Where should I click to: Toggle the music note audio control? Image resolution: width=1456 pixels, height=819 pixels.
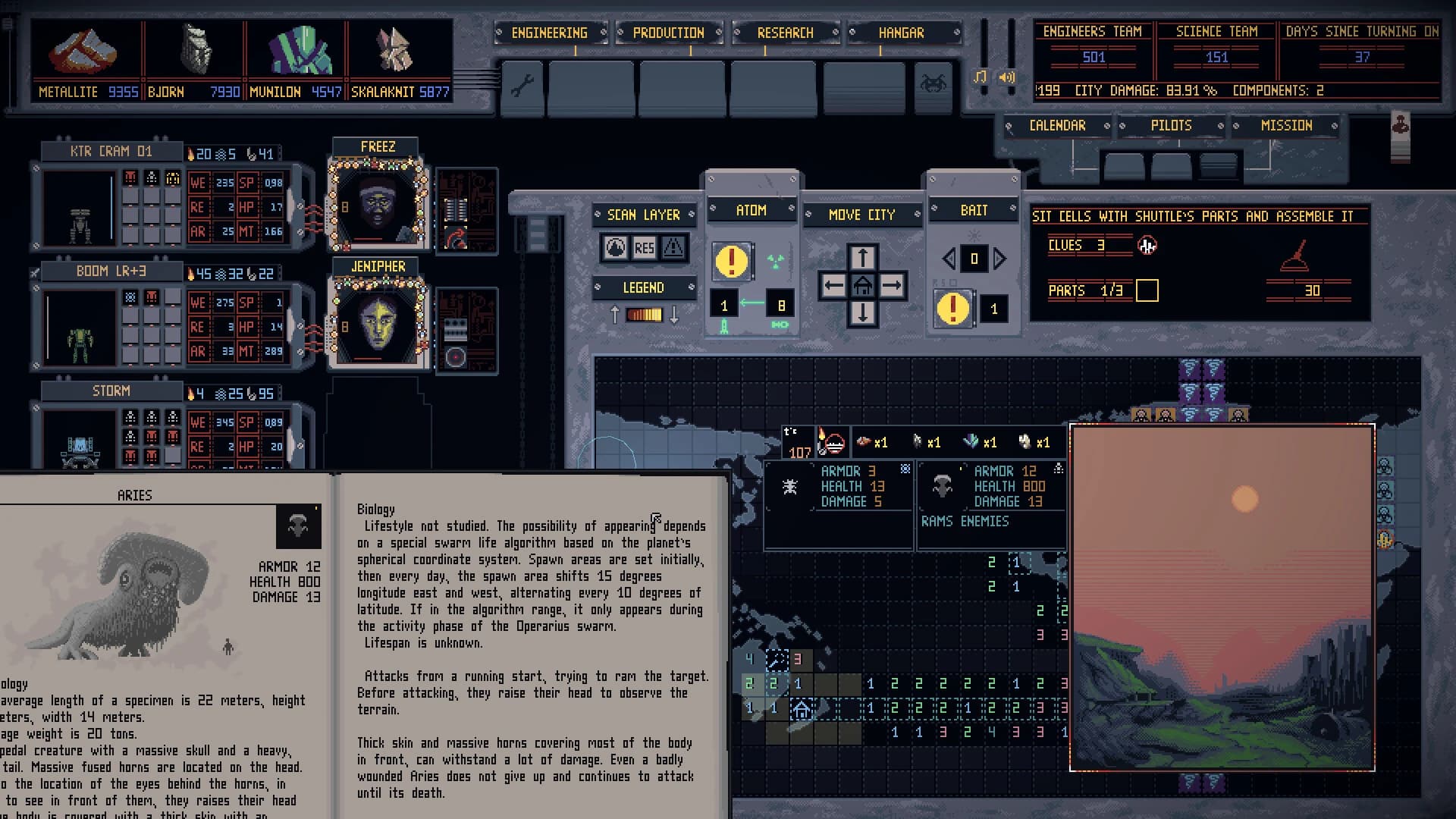click(981, 77)
